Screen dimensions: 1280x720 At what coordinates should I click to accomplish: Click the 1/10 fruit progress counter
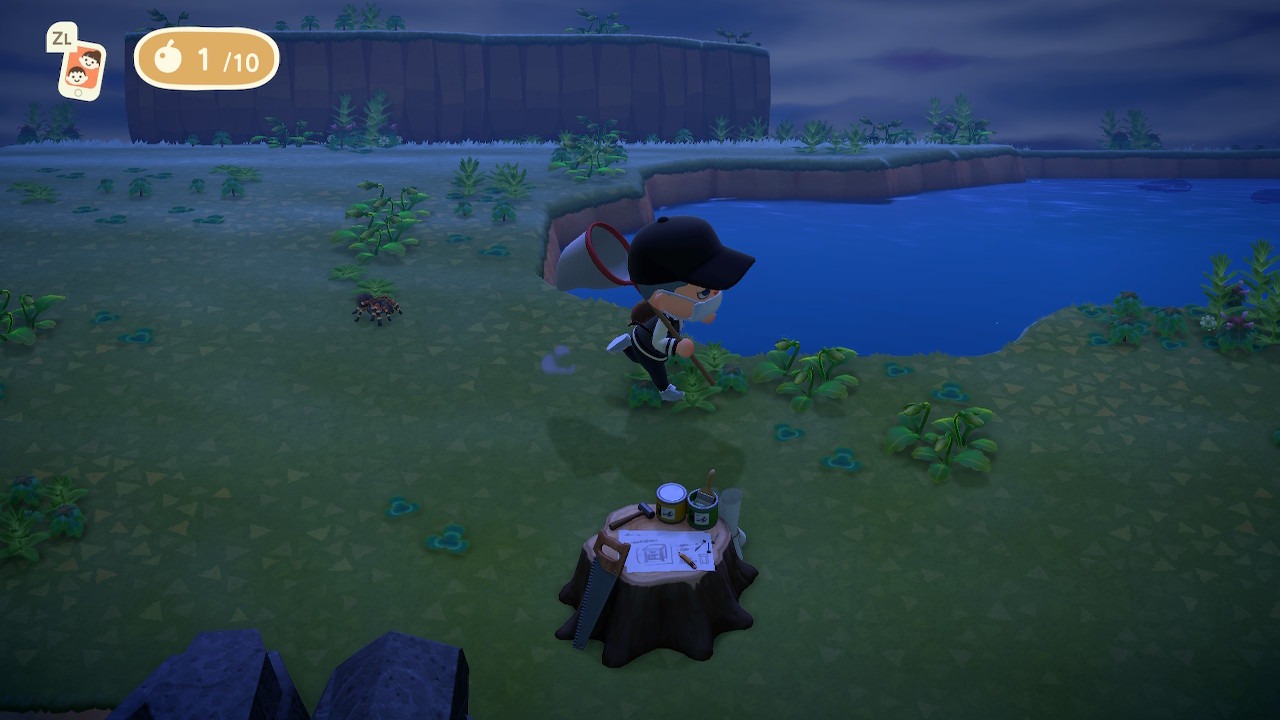pos(220,61)
